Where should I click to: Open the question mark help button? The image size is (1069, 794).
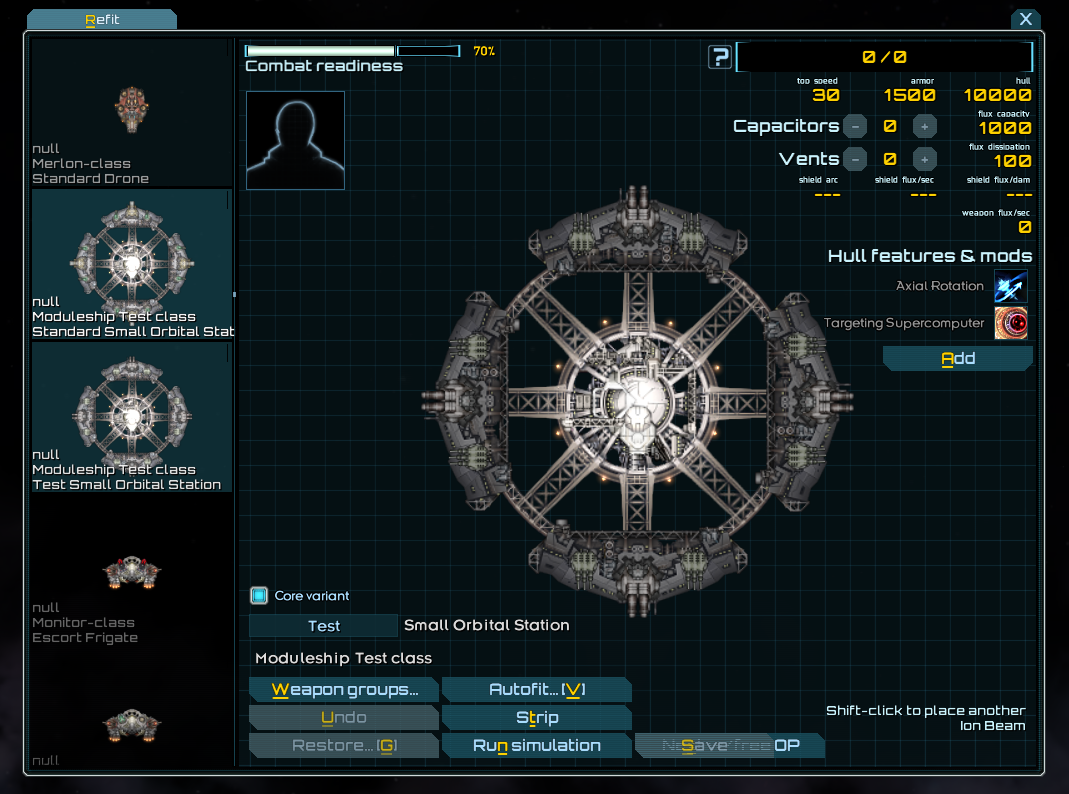coord(719,57)
